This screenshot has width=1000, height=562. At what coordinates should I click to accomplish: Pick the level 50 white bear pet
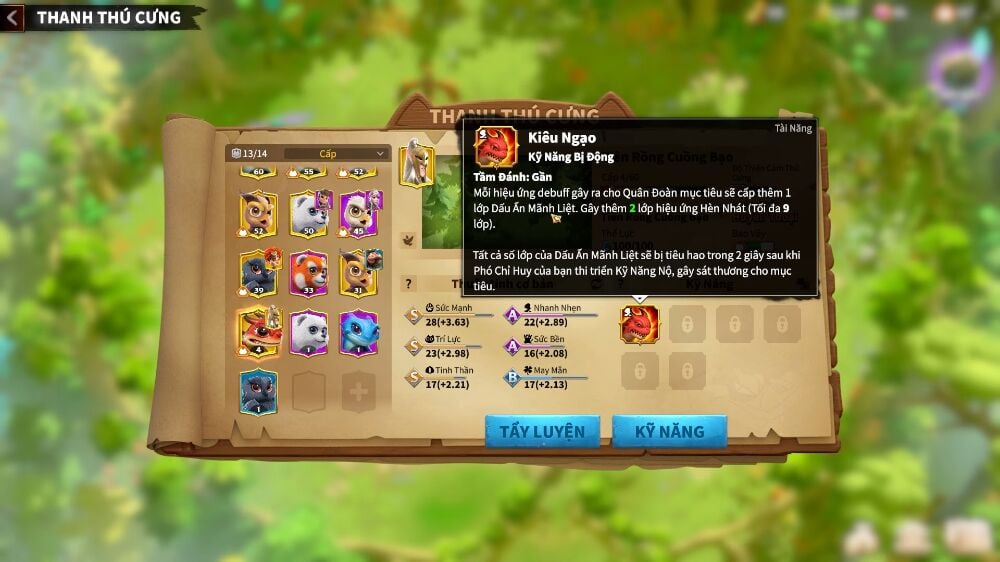point(309,213)
